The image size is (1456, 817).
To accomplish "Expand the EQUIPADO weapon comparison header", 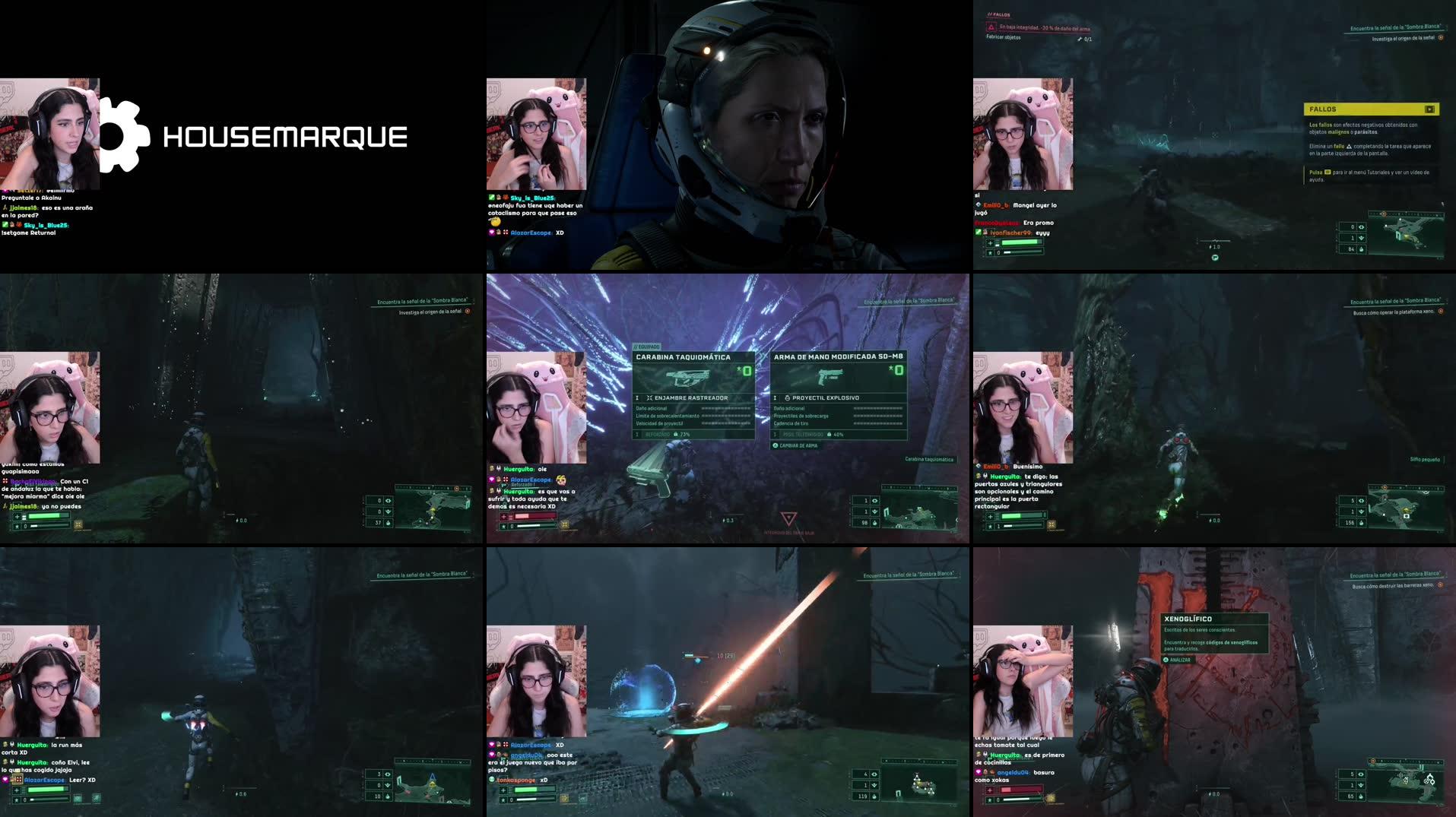I will (647, 347).
